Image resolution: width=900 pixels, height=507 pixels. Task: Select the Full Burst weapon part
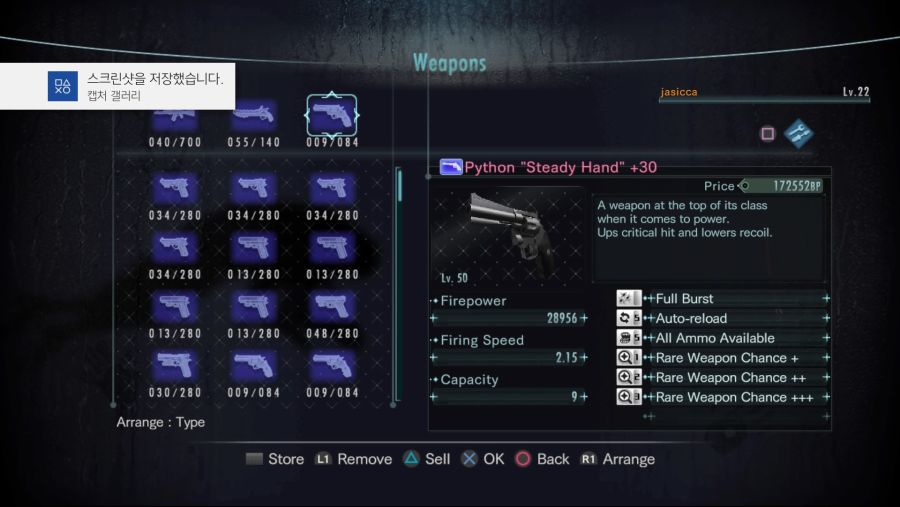pyautogui.click(x=723, y=298)
